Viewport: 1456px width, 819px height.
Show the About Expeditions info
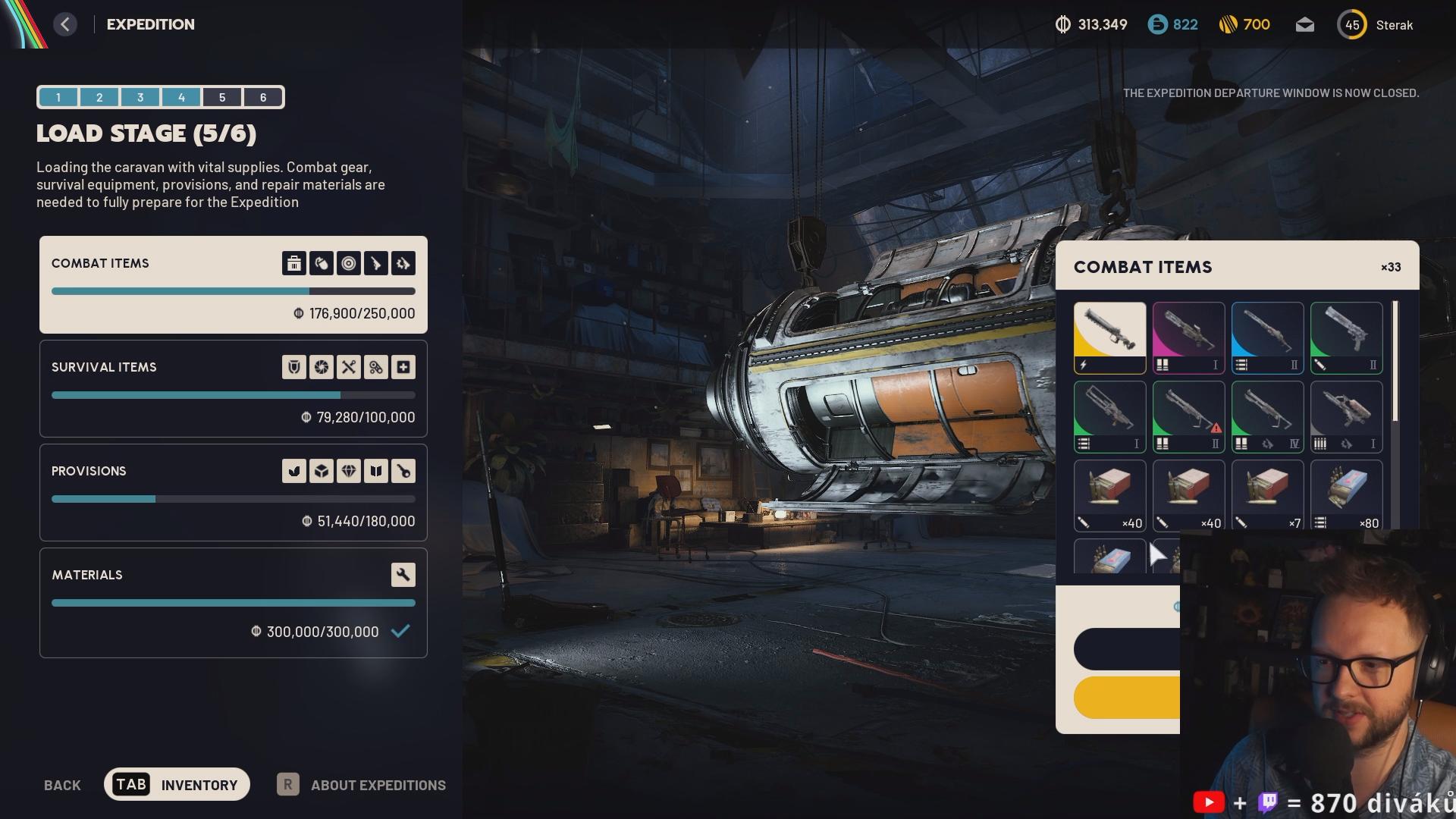[x=362, y=785]
